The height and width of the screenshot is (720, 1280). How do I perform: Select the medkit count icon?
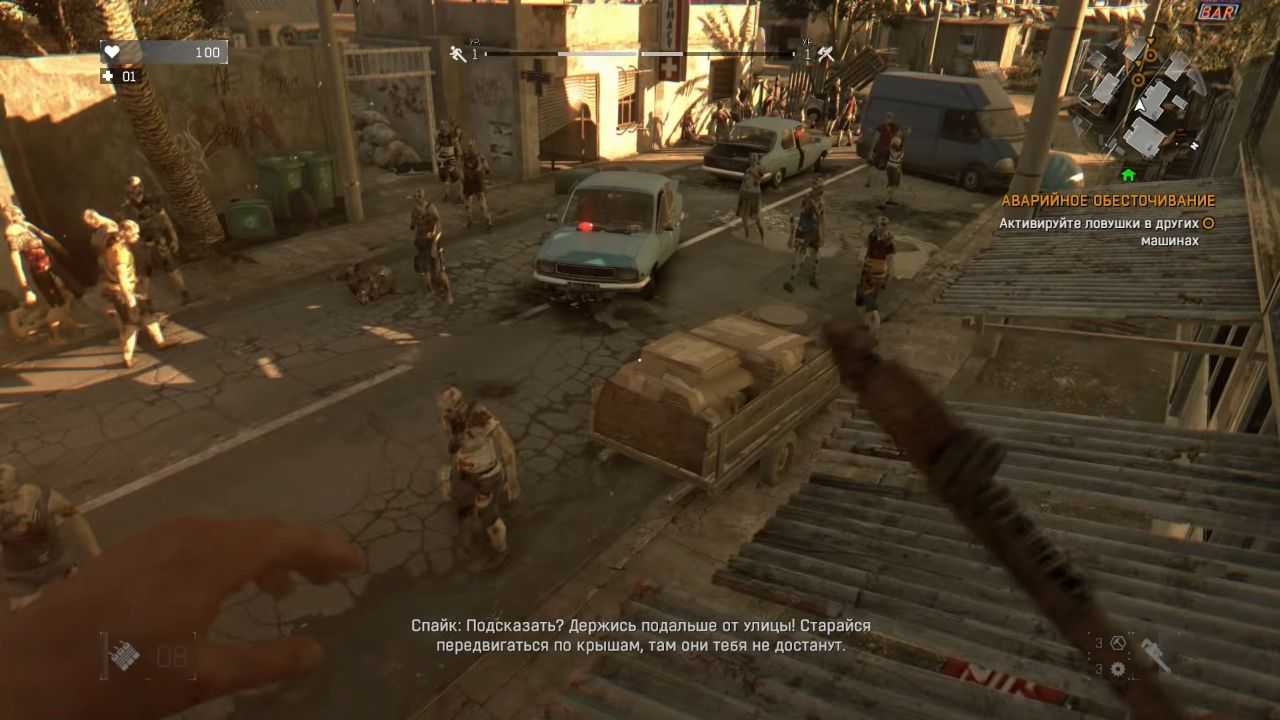point(108,76)
